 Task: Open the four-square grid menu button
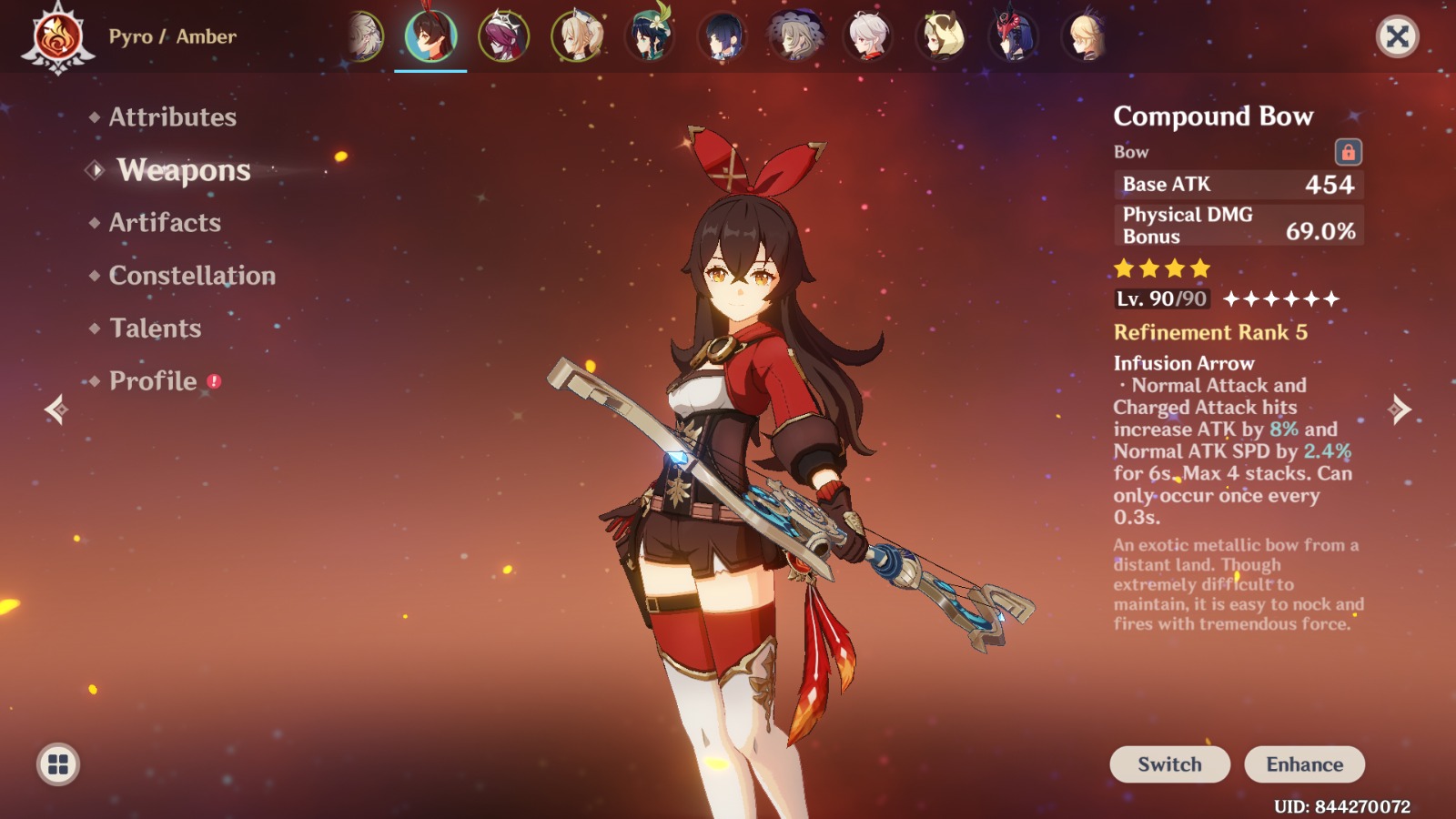coord(58,764)
